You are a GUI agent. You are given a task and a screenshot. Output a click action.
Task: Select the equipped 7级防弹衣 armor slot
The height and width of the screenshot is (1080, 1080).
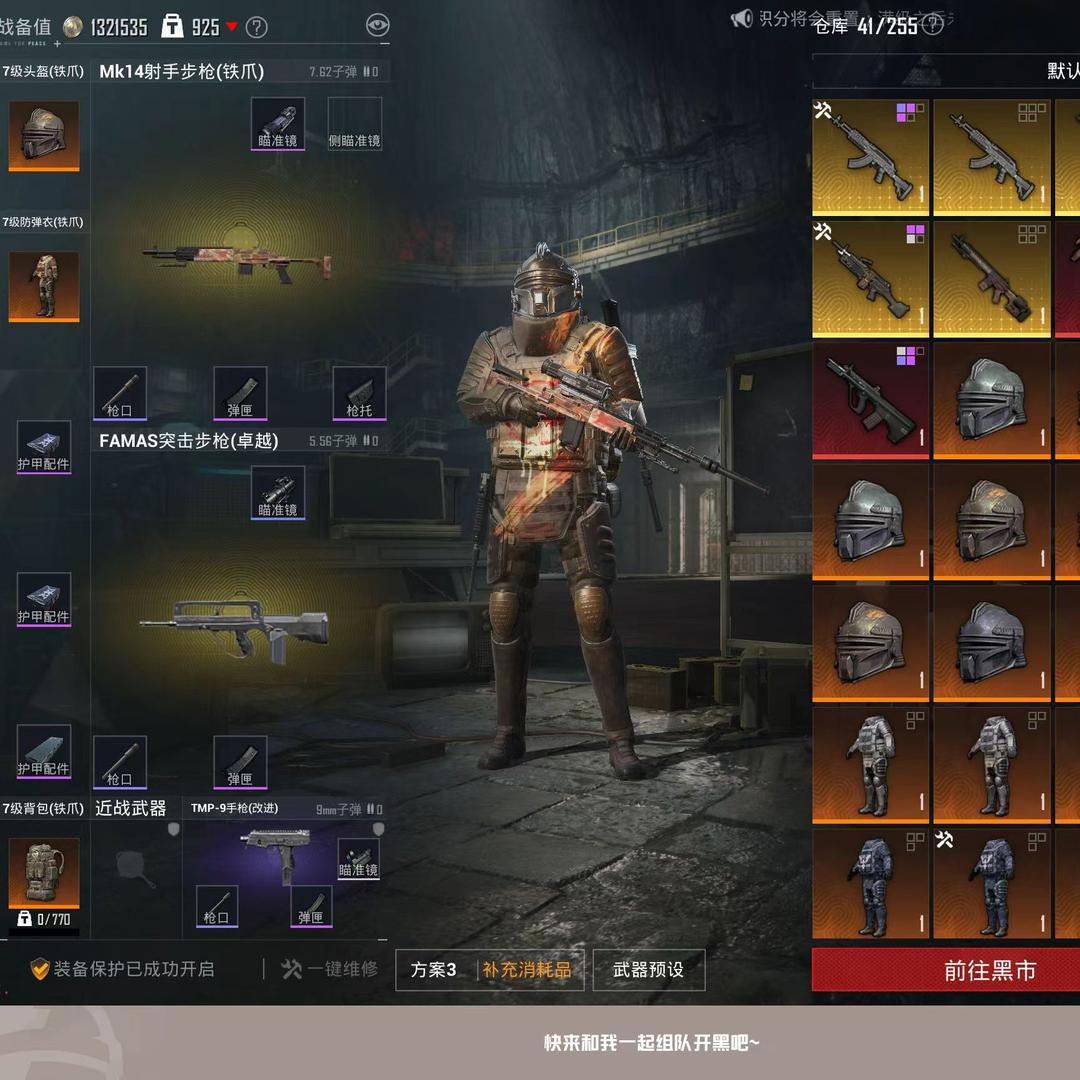click(44, 286)
